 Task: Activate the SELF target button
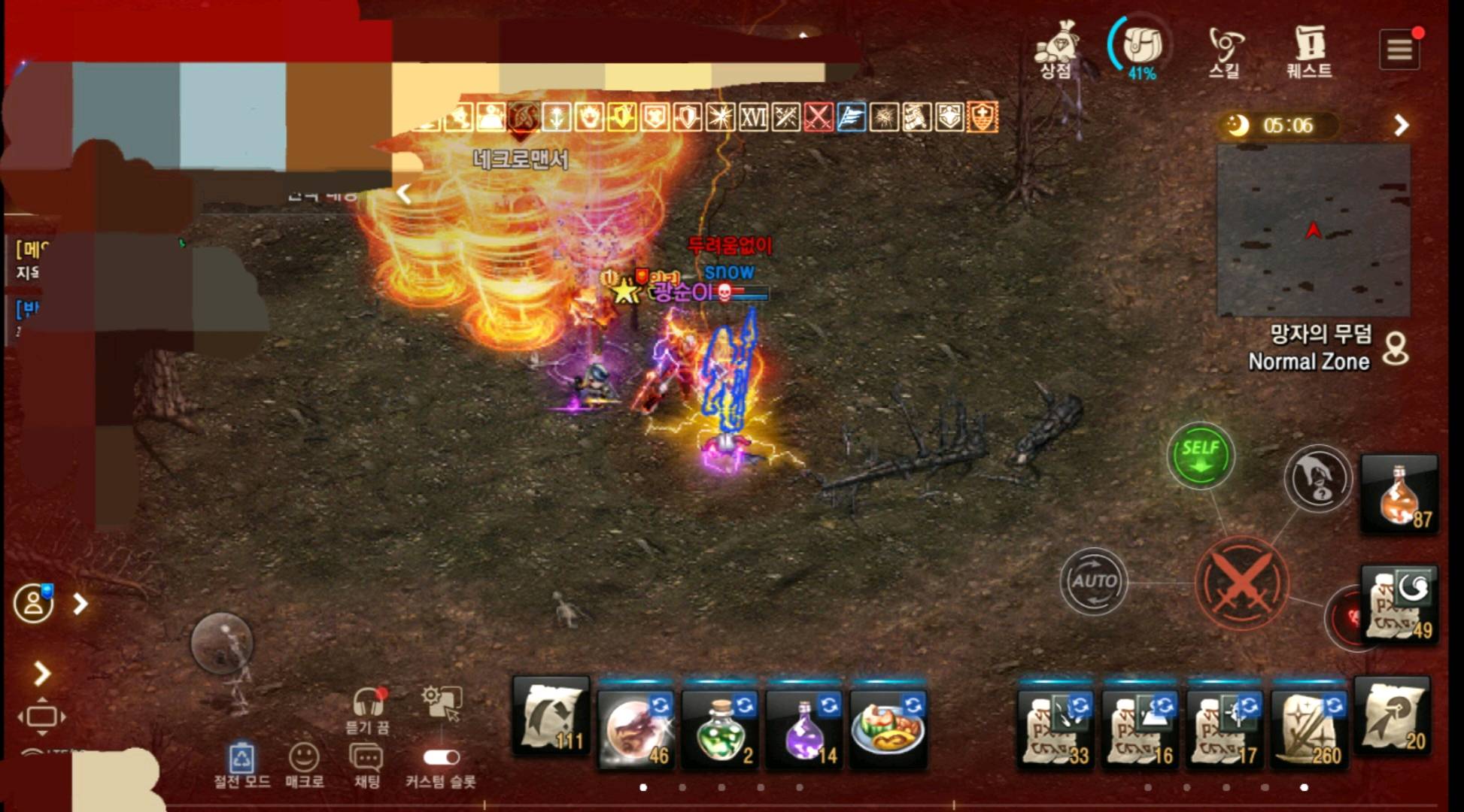coord(1200,456)
